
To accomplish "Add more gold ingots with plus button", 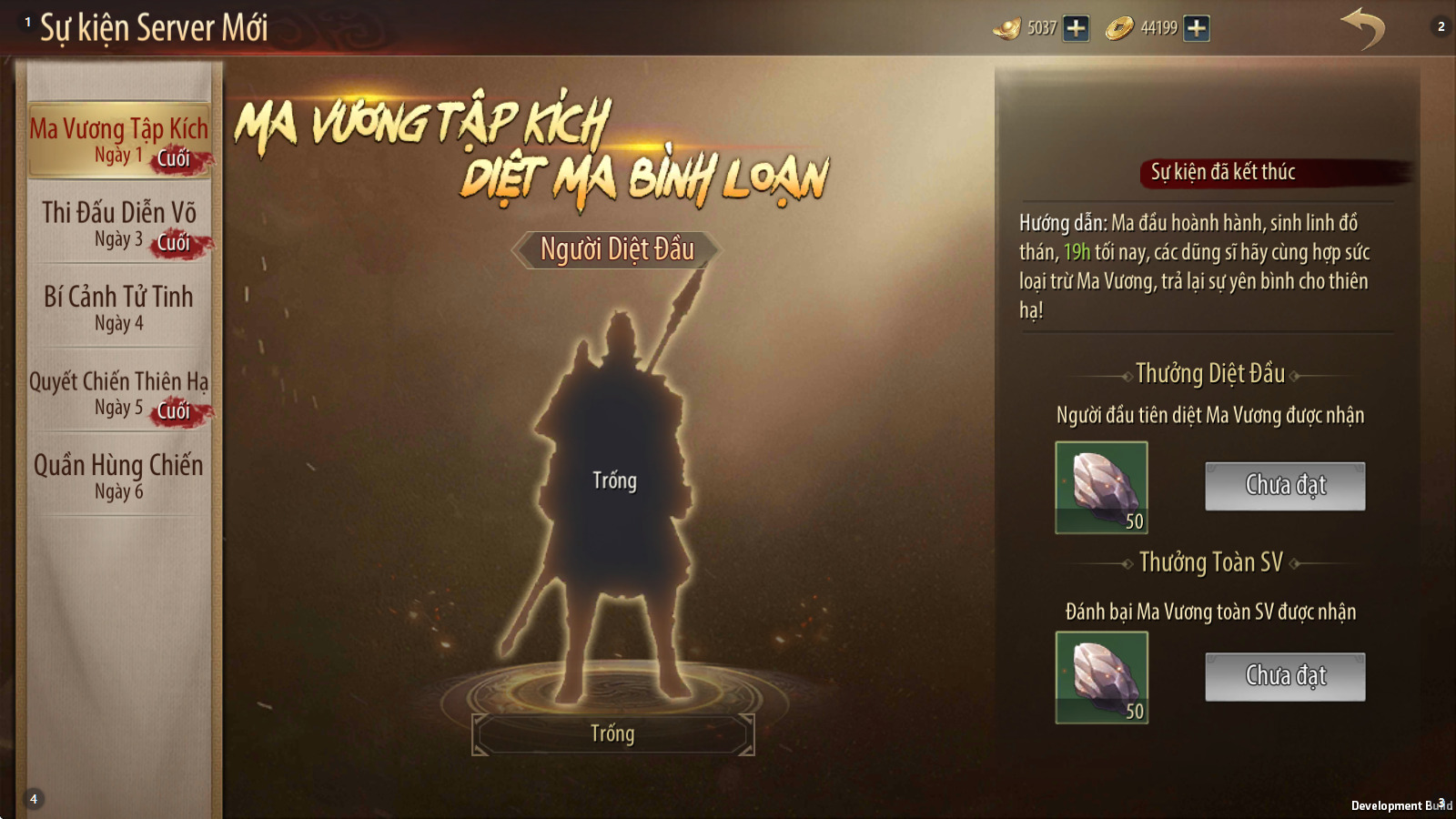I will pos(1077,28).
